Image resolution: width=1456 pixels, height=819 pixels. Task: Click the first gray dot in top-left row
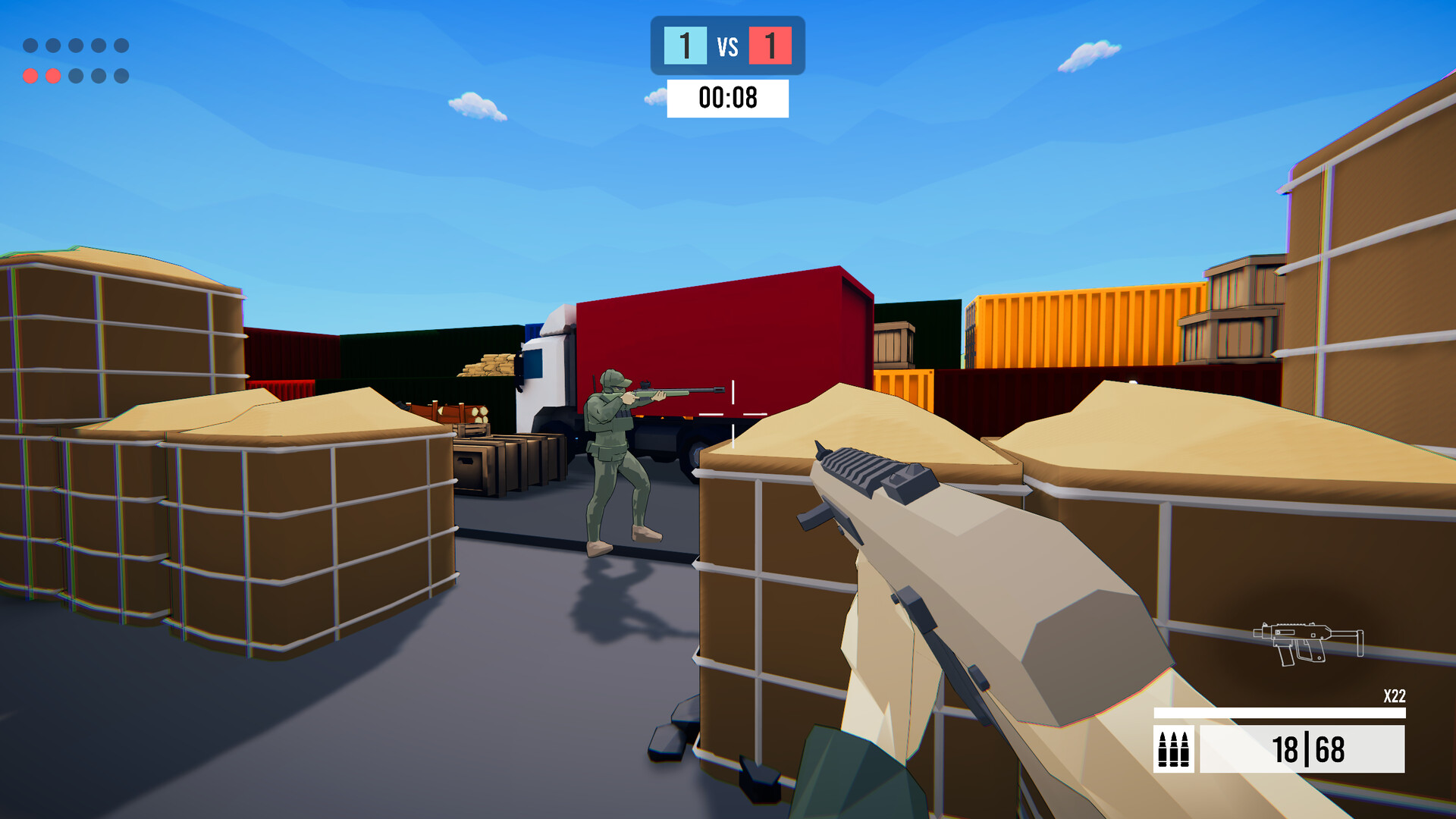(x=31, y=45)
